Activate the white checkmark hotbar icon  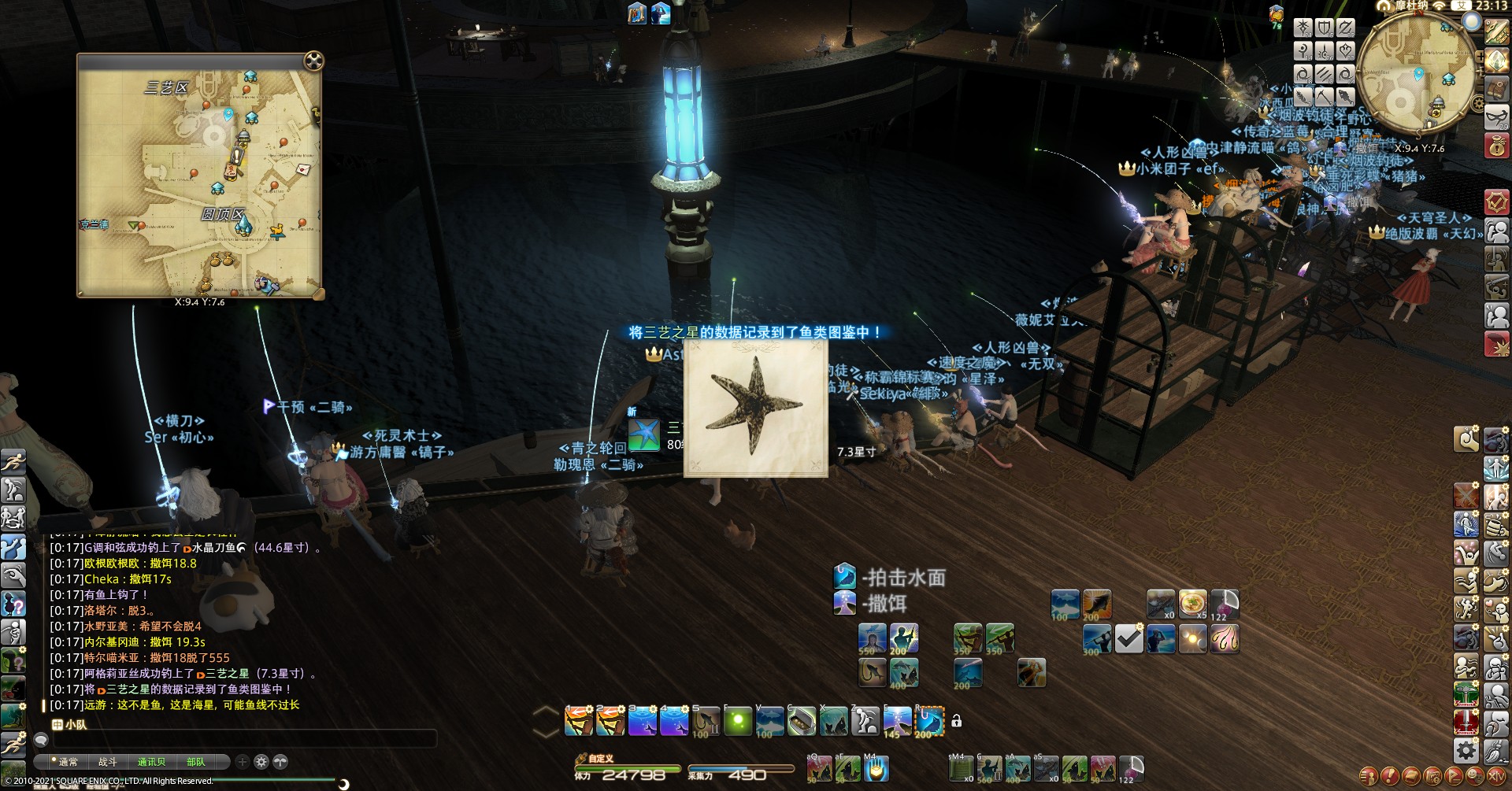click(1128, 638)
